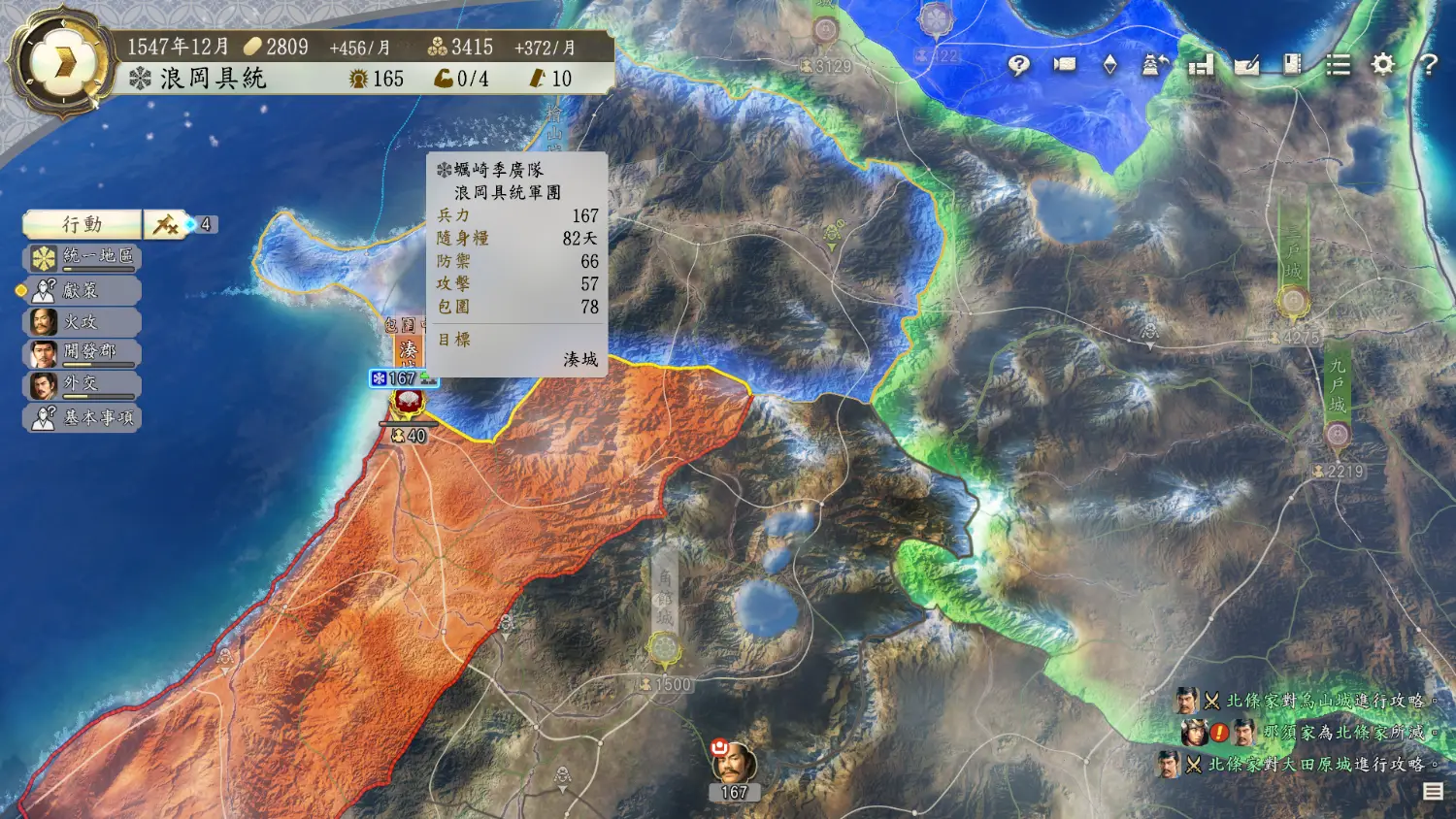The height and width of the screenshot is (819, 1456).
Task: Toggle the camera view icon
Action: (1064, 65)
